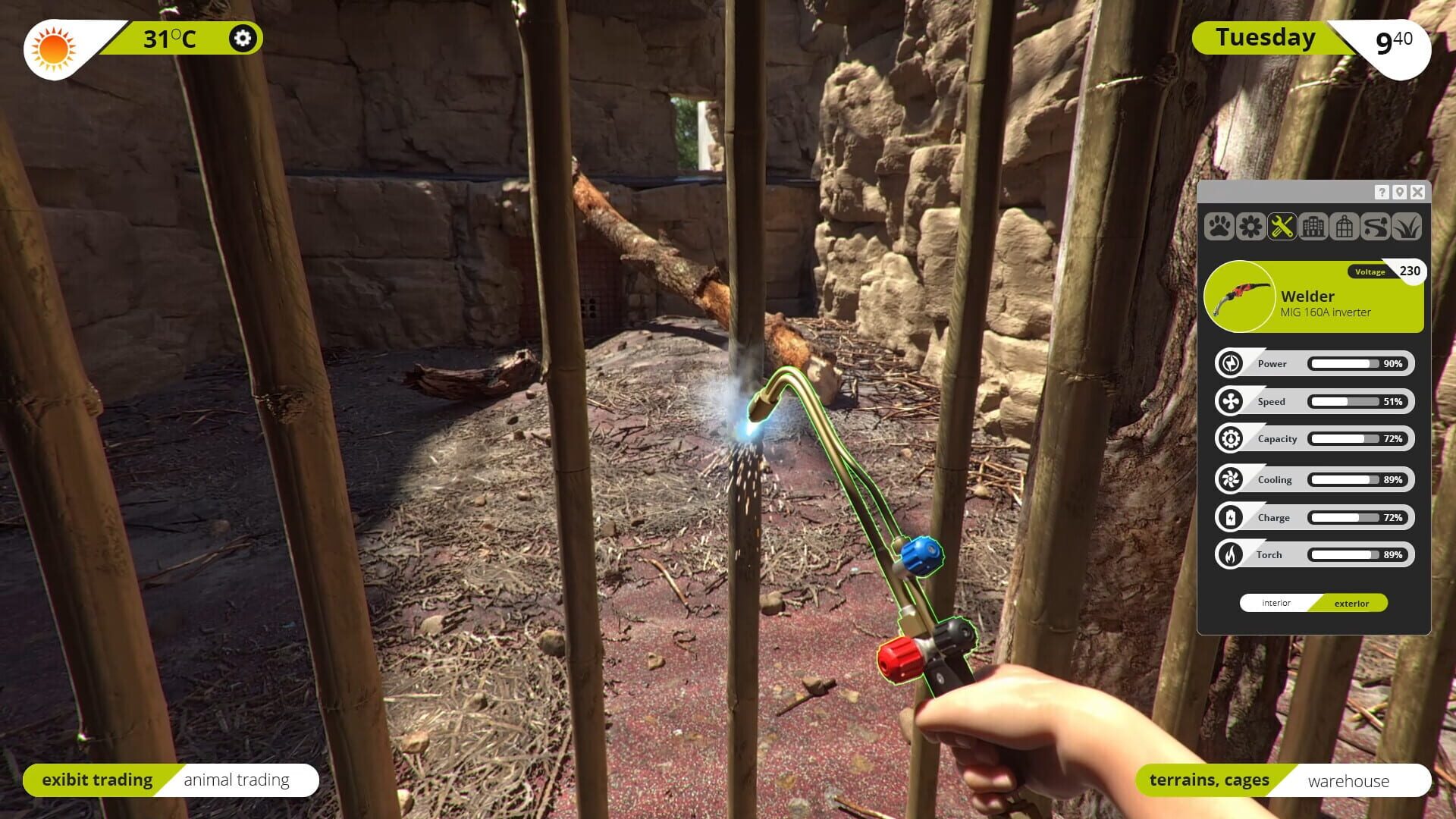Click the location pin button
1456x819 pixels.
coord(1400,193)
